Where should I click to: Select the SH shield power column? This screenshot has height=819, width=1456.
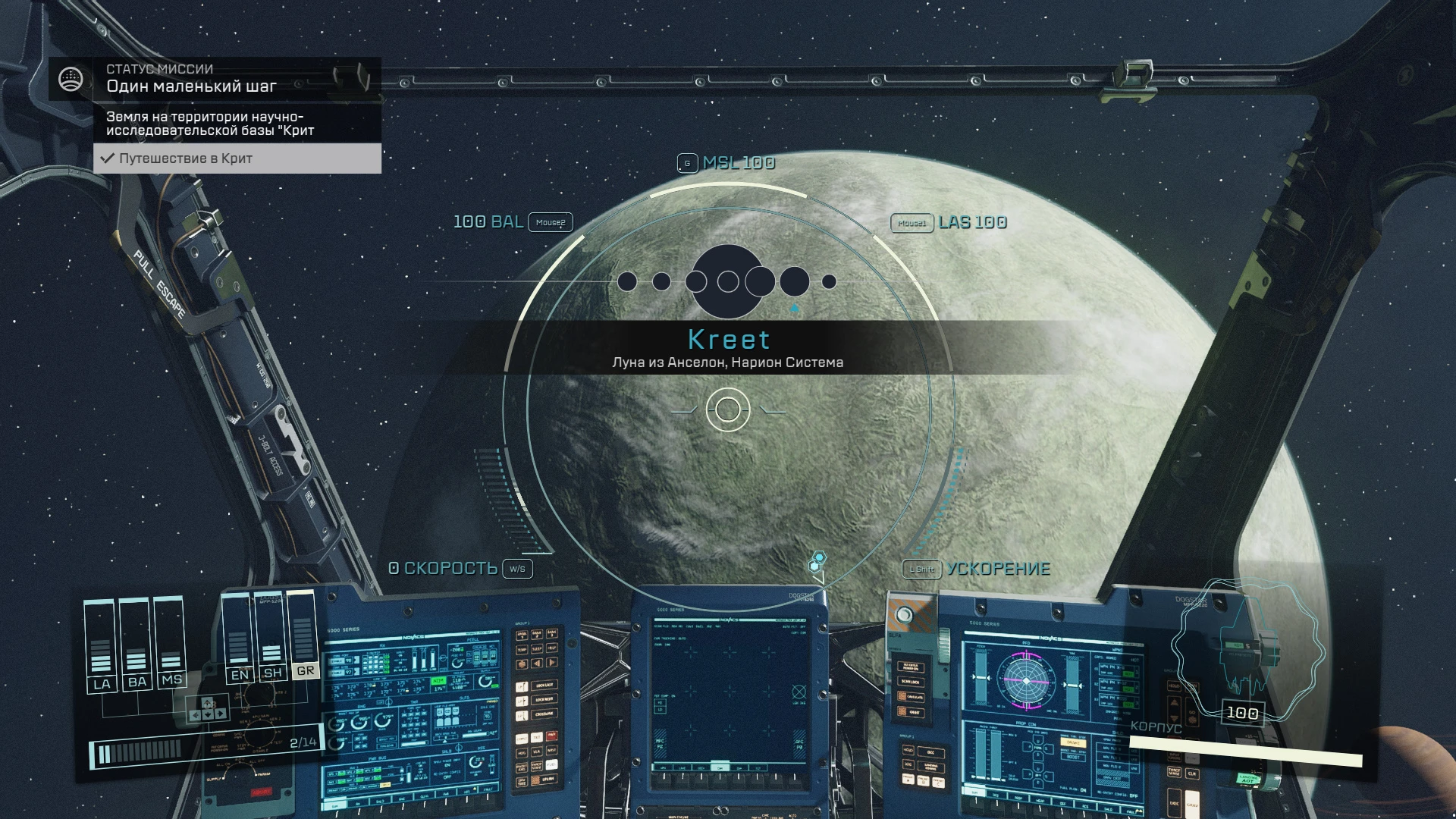tap(272, 637)
